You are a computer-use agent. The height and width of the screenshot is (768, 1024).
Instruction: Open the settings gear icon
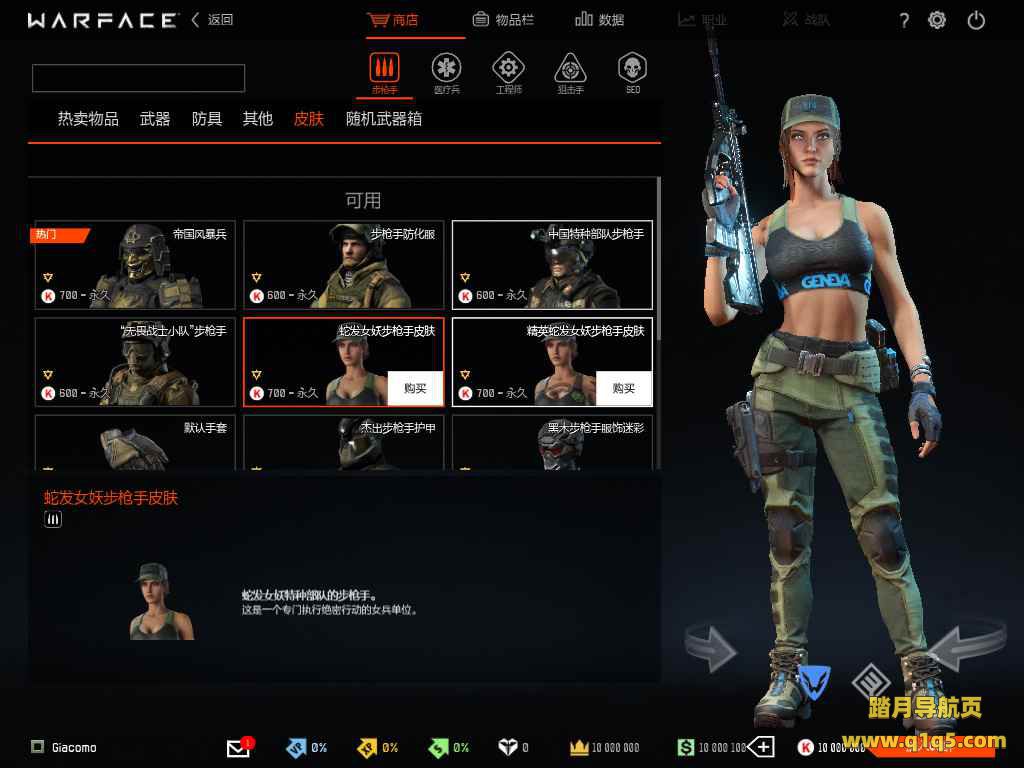(x=937, y=20)
